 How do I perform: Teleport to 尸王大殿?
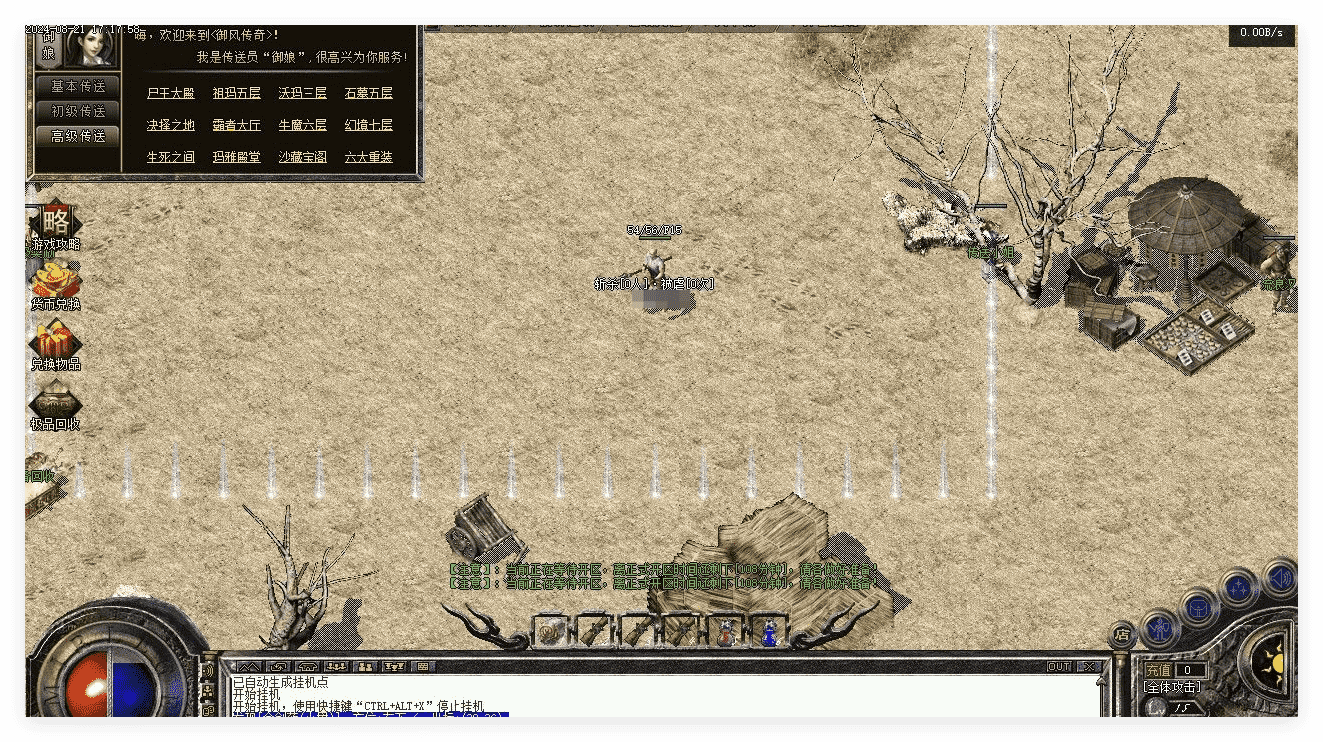tap(170, 93)
